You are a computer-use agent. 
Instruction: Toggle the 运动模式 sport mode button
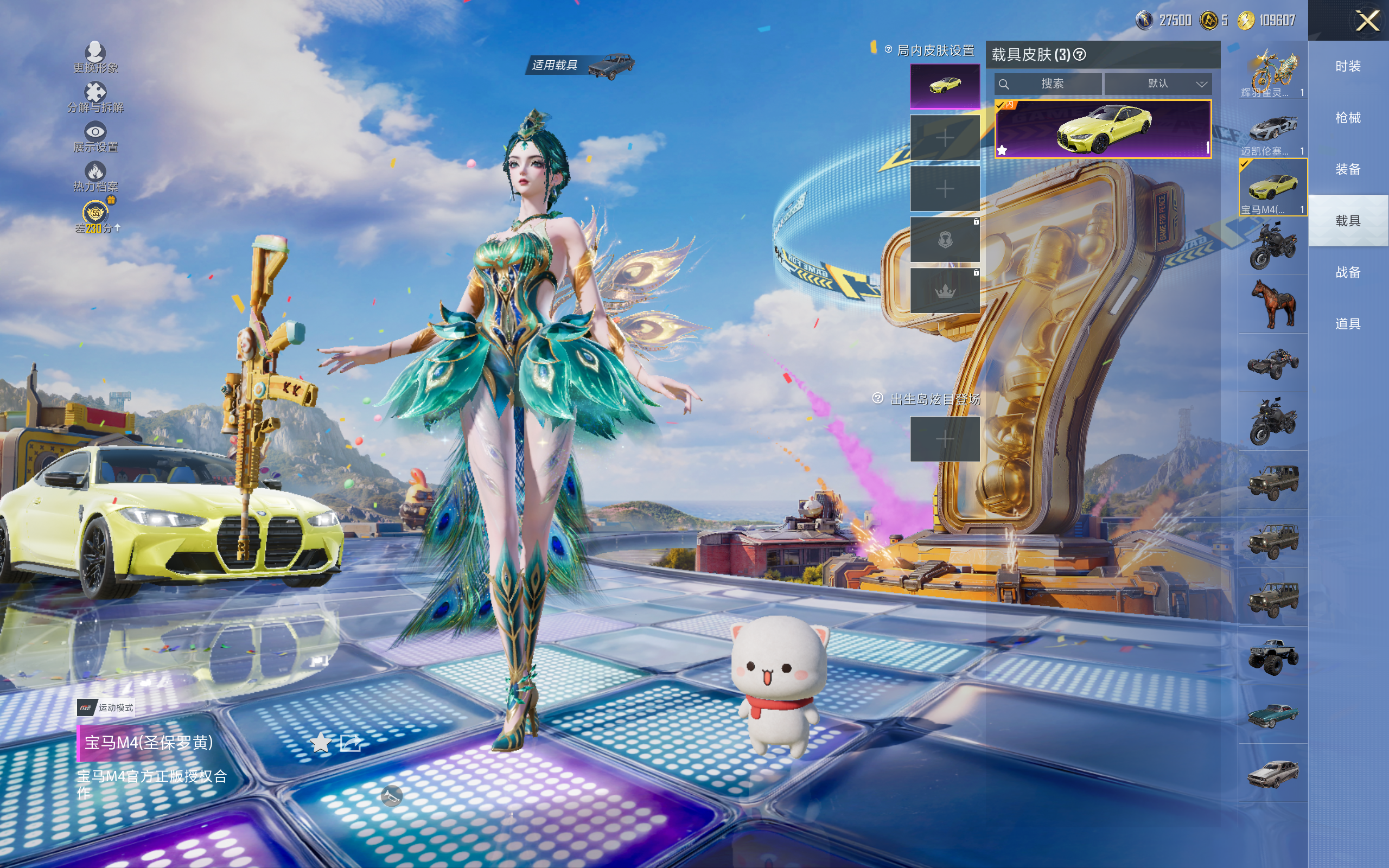107,707
